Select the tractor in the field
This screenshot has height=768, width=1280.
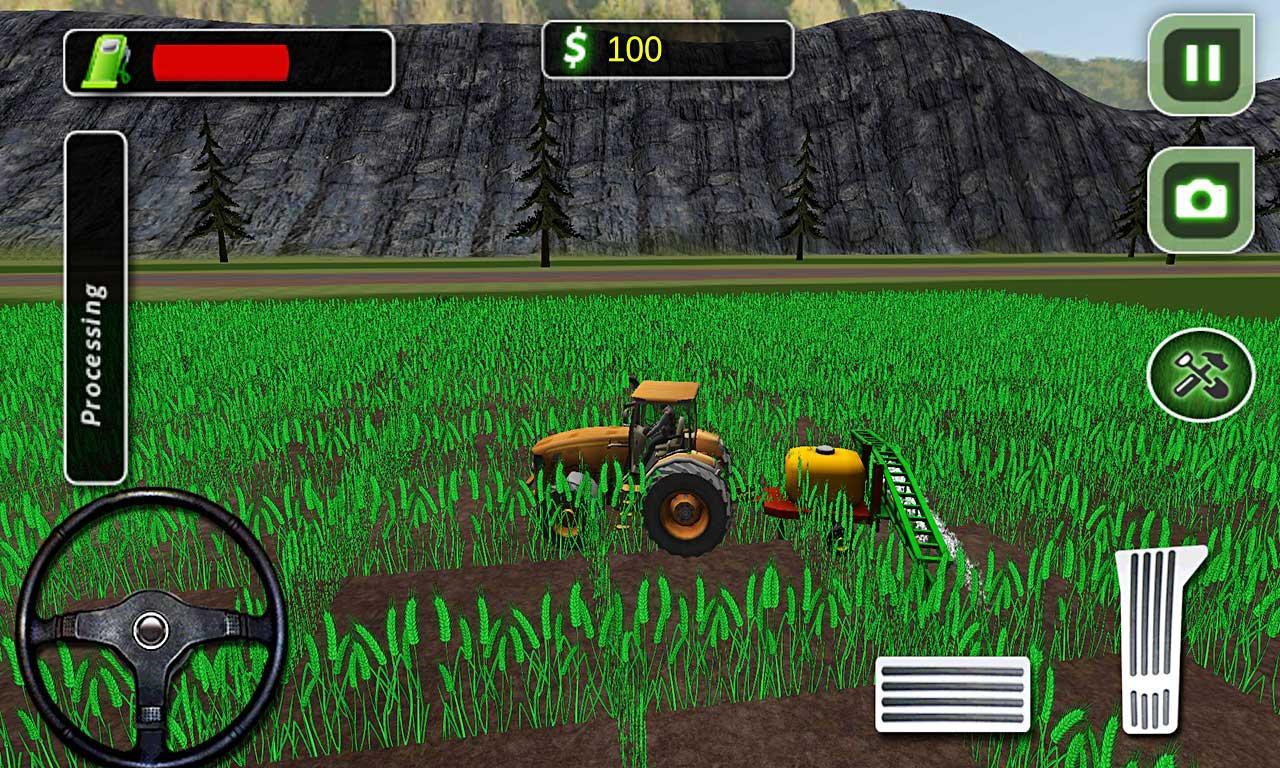pos(640,460)
